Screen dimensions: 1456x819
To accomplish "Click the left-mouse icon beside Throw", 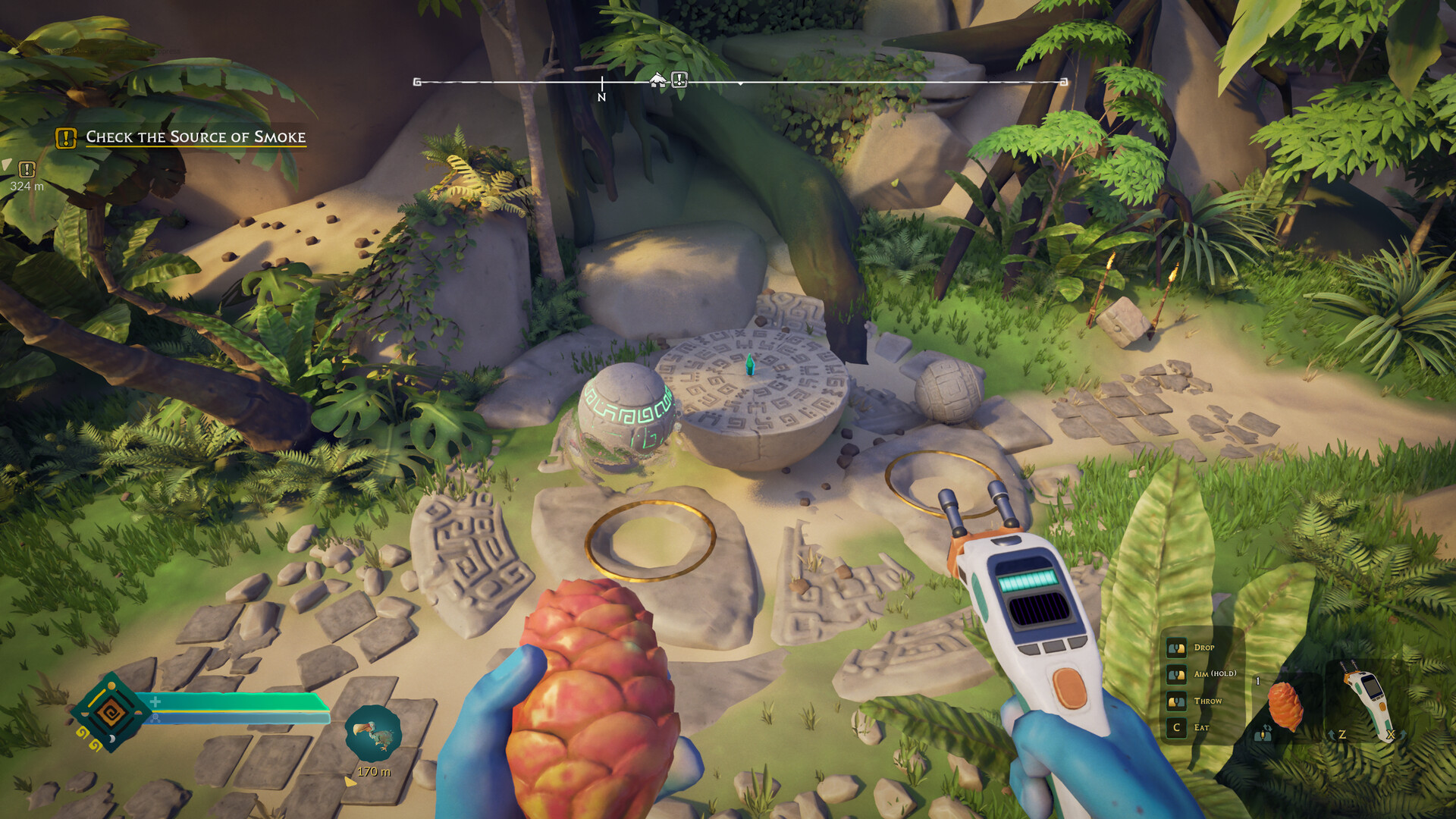I will [1176, 700].
